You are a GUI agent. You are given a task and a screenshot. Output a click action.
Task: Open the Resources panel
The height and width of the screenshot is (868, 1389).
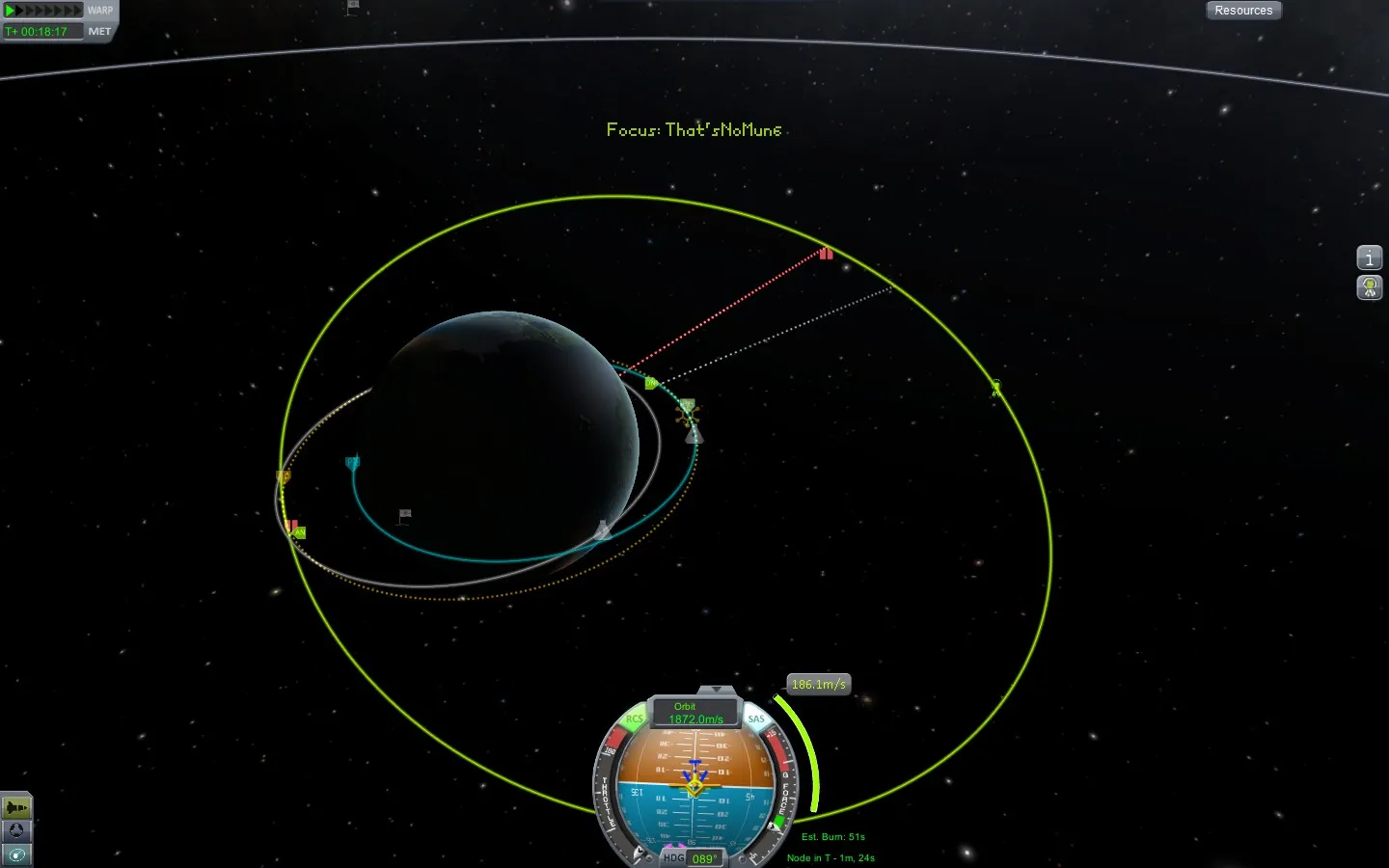(x=1243, y=10)
